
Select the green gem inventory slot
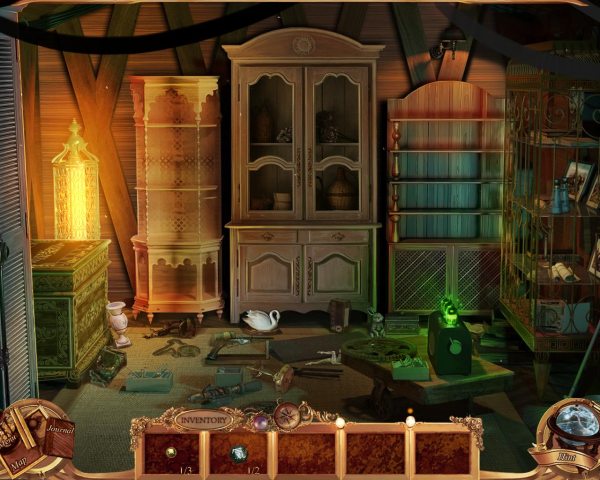[x=238, y=453]
